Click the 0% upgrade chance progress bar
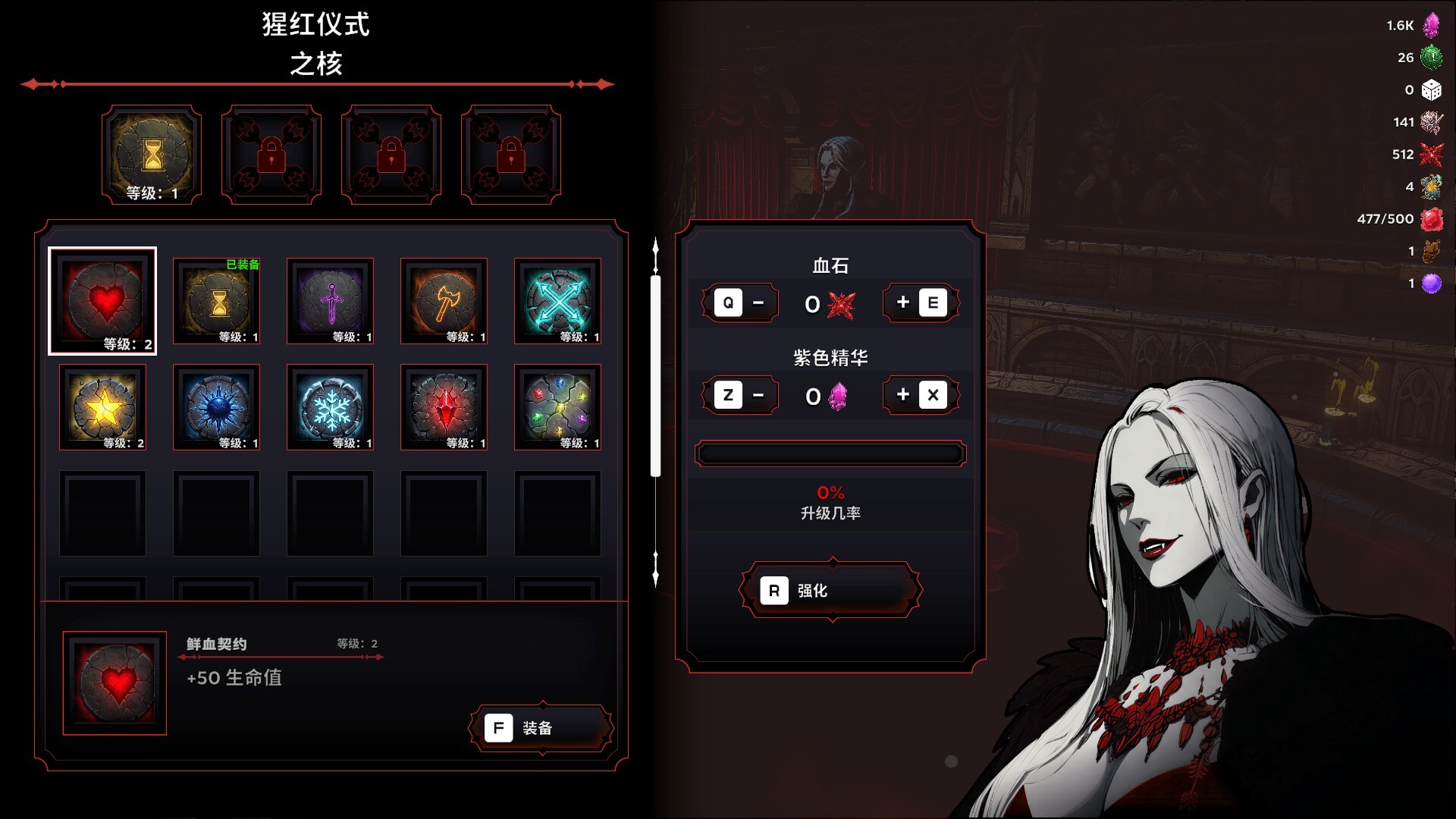This screenshot has width=1456, height=819. [x=830, y=453]
